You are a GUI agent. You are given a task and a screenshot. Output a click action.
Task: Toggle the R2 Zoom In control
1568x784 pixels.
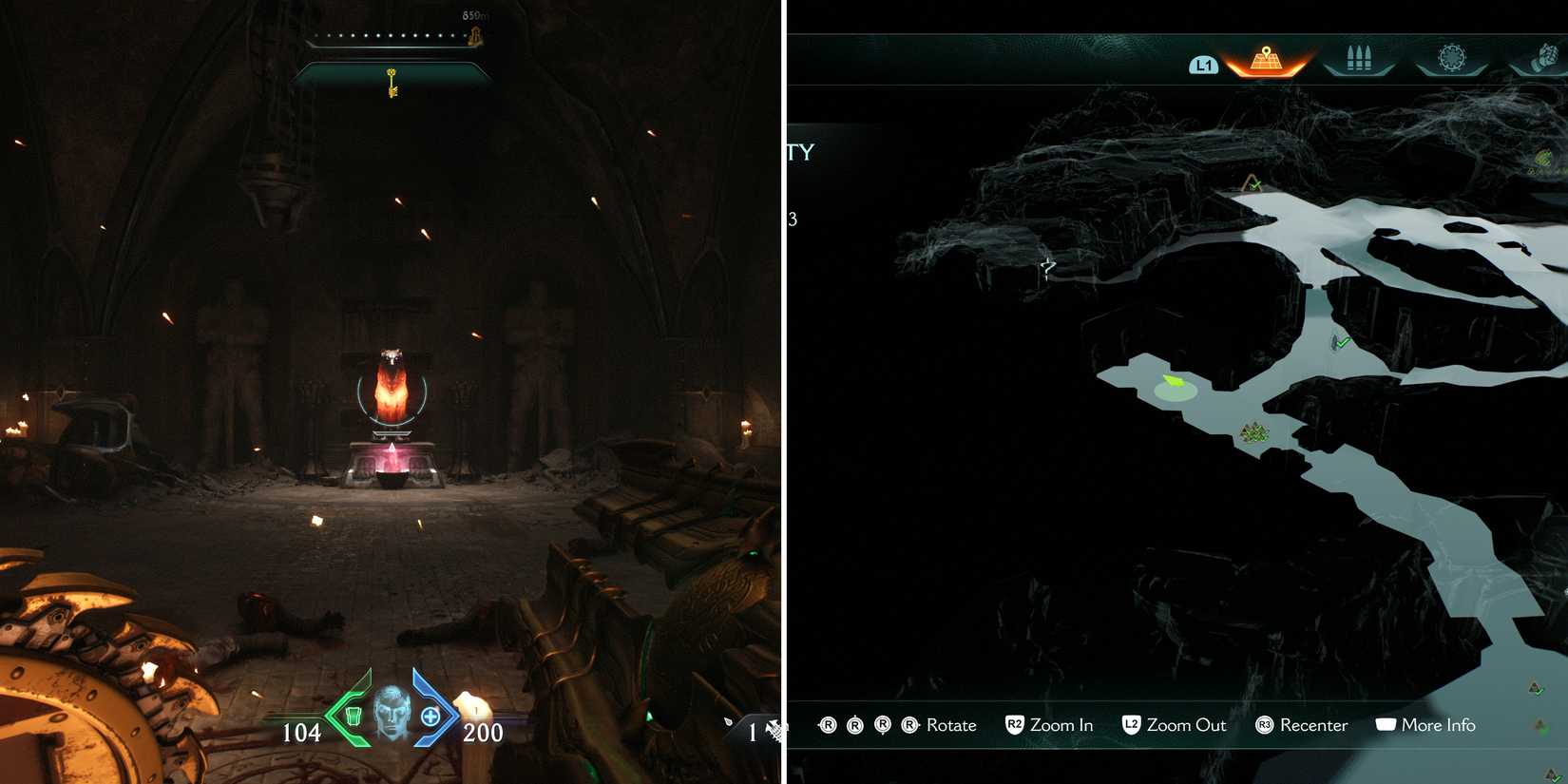(x=1016, y=724)
